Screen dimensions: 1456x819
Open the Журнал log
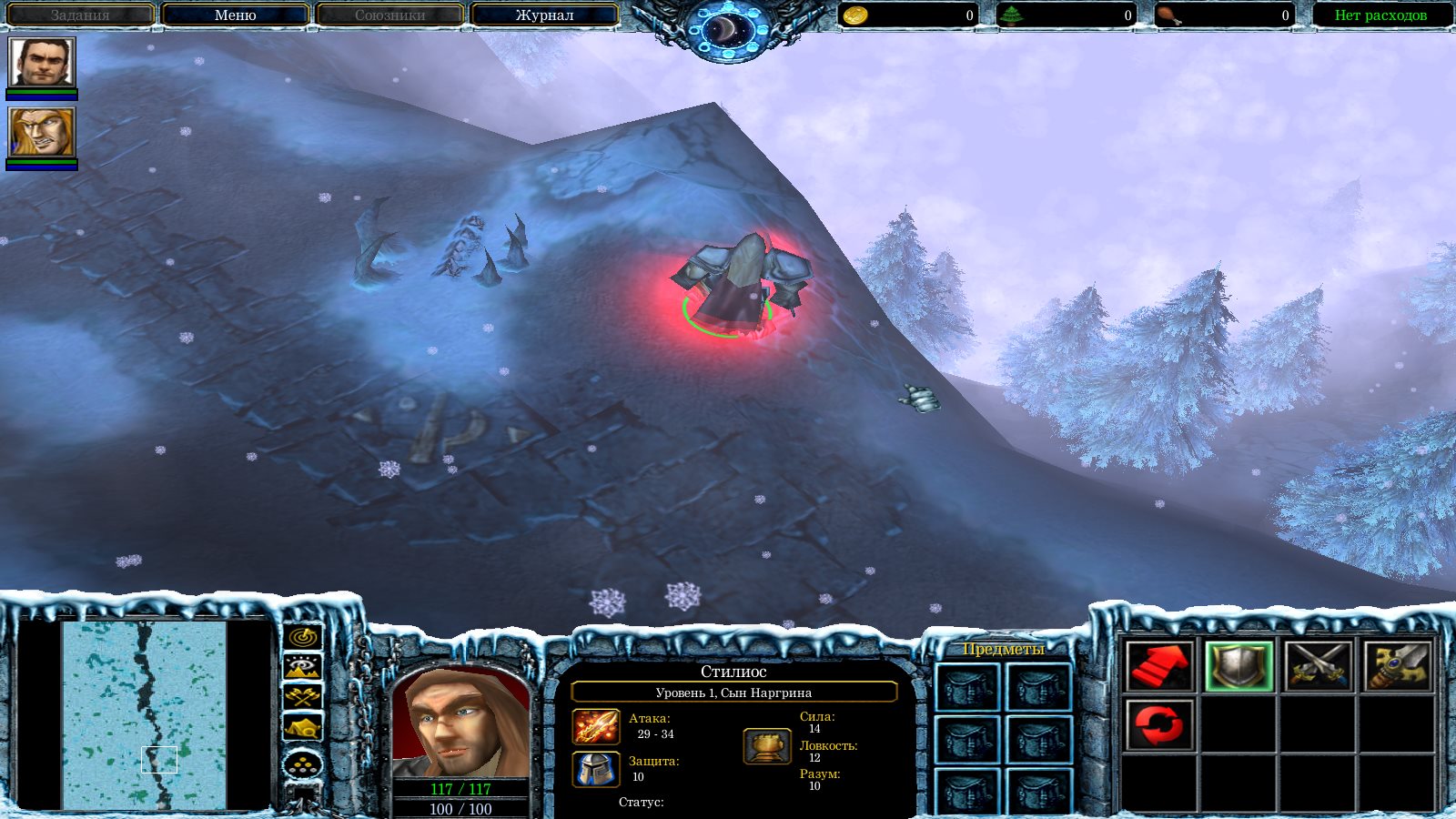point(544,15)
